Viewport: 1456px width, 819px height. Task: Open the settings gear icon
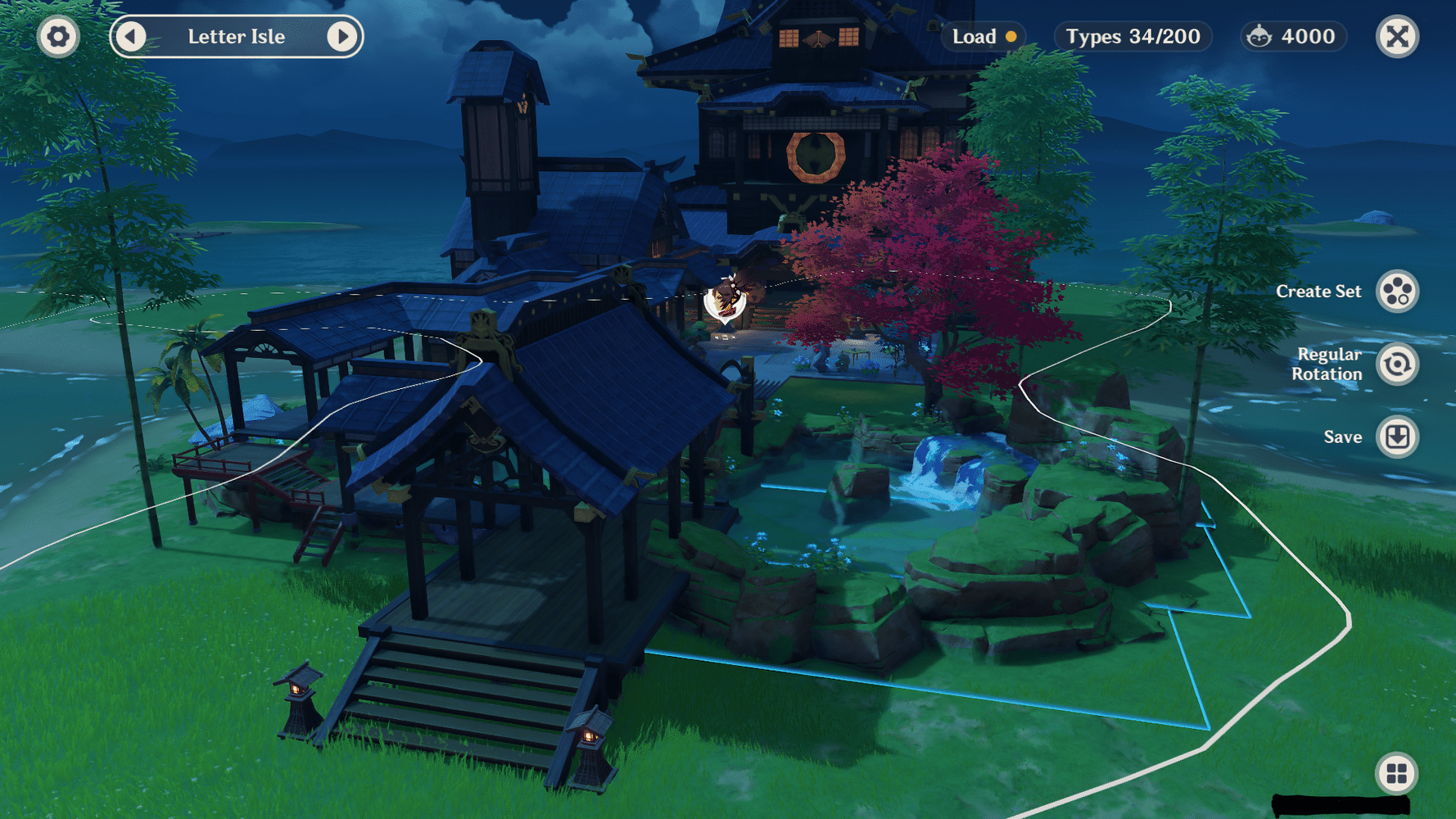point(58,36)
